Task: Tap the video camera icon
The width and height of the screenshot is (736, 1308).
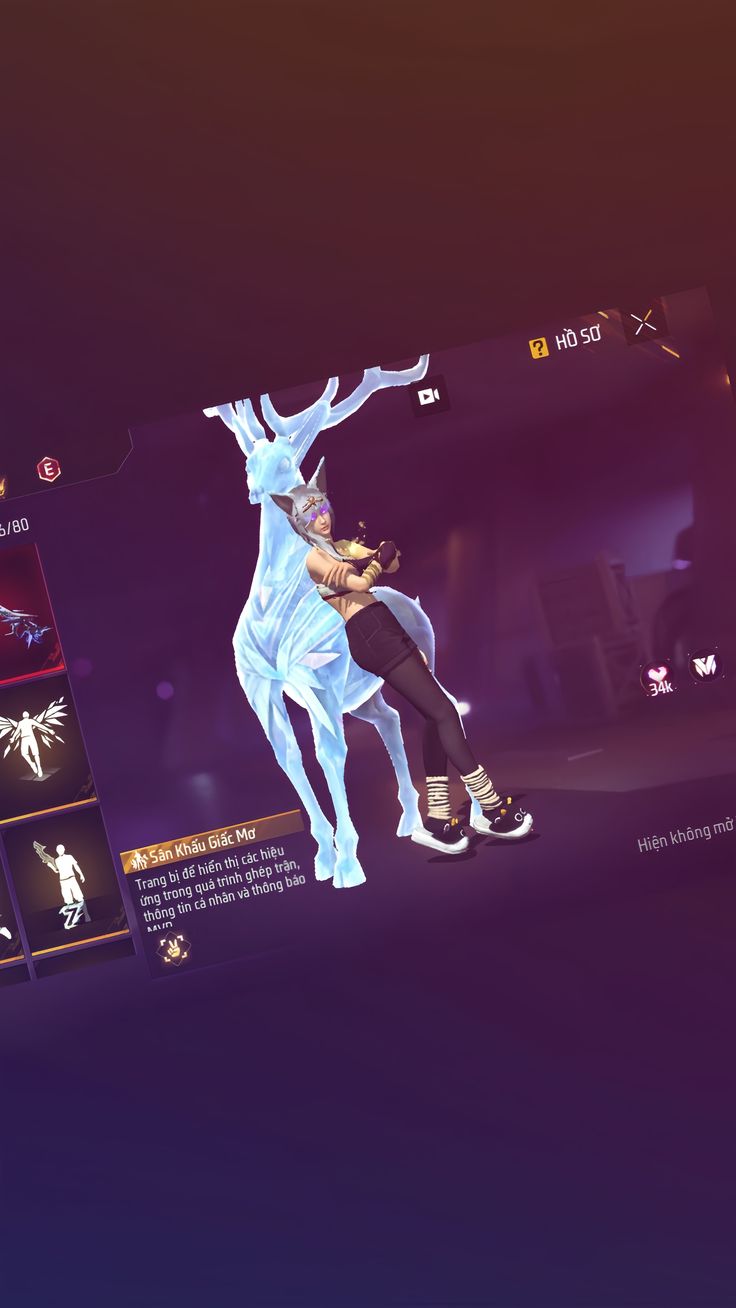Action: tap(429, 397)
